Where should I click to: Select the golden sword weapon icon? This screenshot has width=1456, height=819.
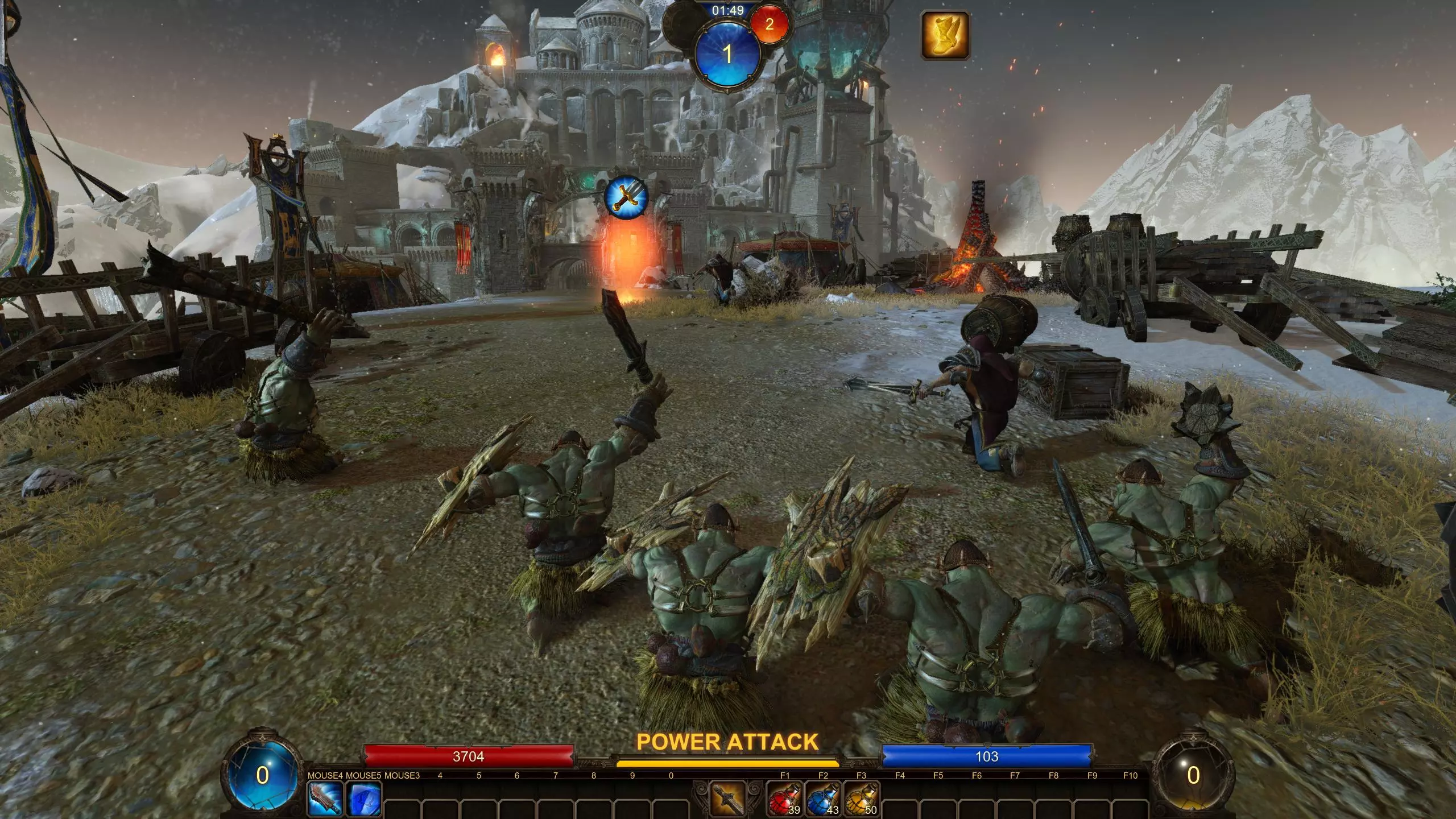pos(727,799)
